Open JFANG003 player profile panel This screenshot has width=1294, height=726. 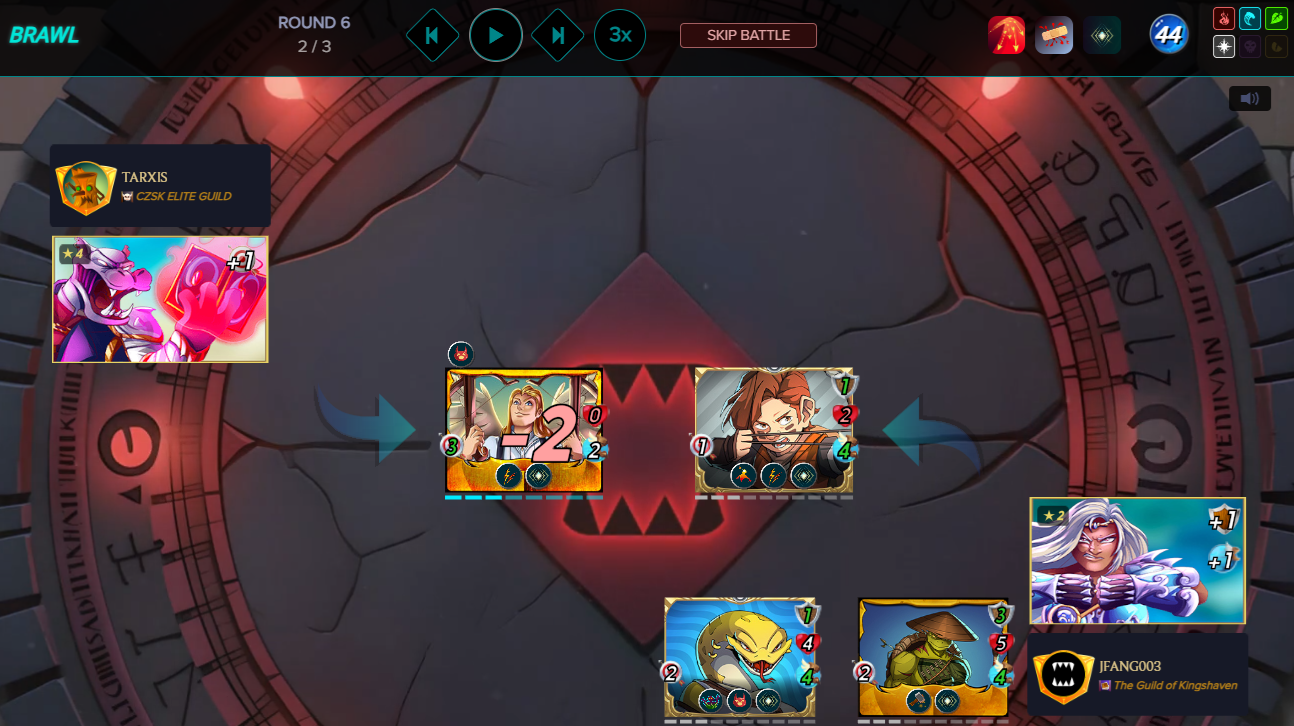[x=1138, y=675]
